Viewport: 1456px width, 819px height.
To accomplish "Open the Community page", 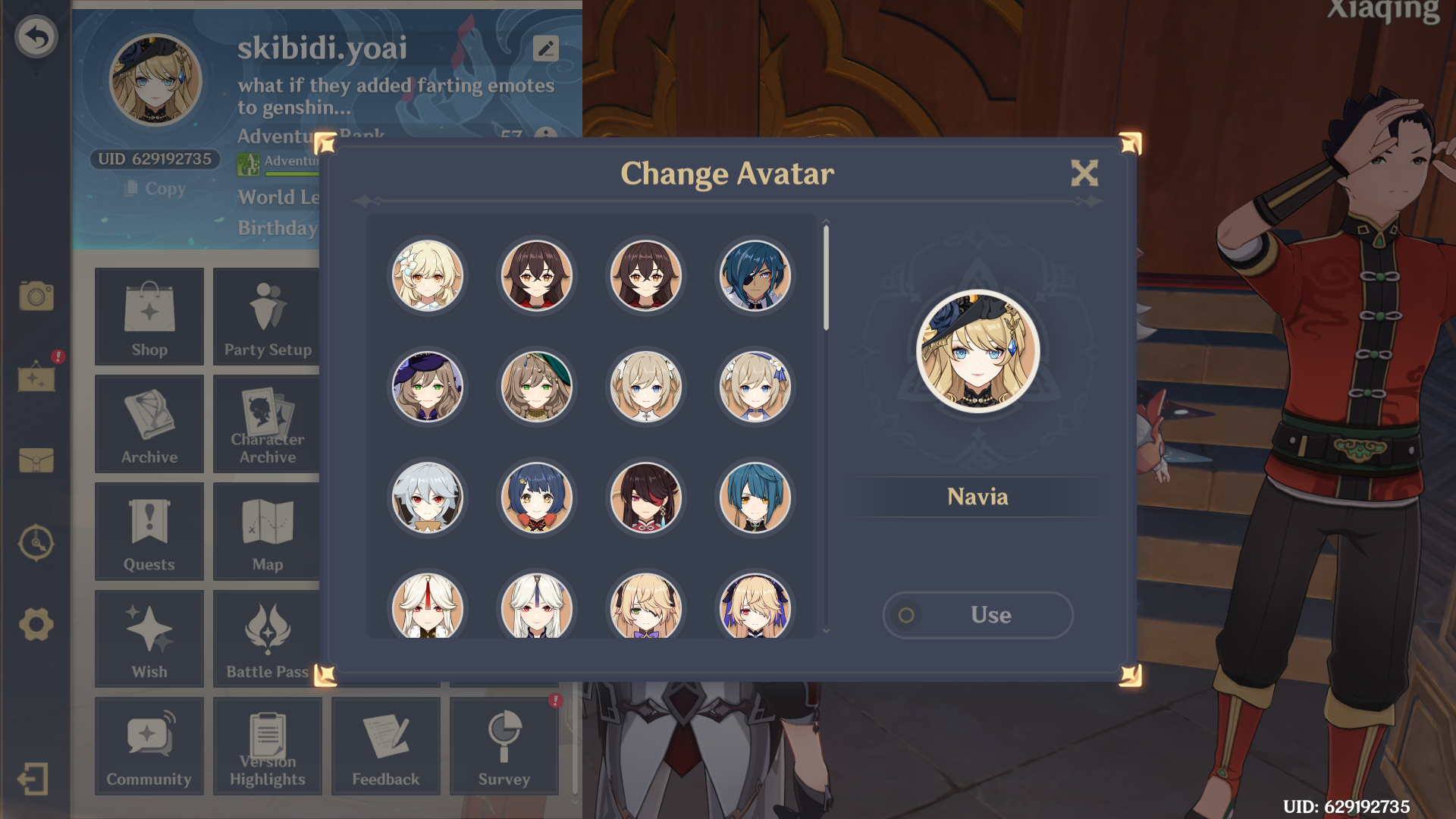I will point(149,746).
